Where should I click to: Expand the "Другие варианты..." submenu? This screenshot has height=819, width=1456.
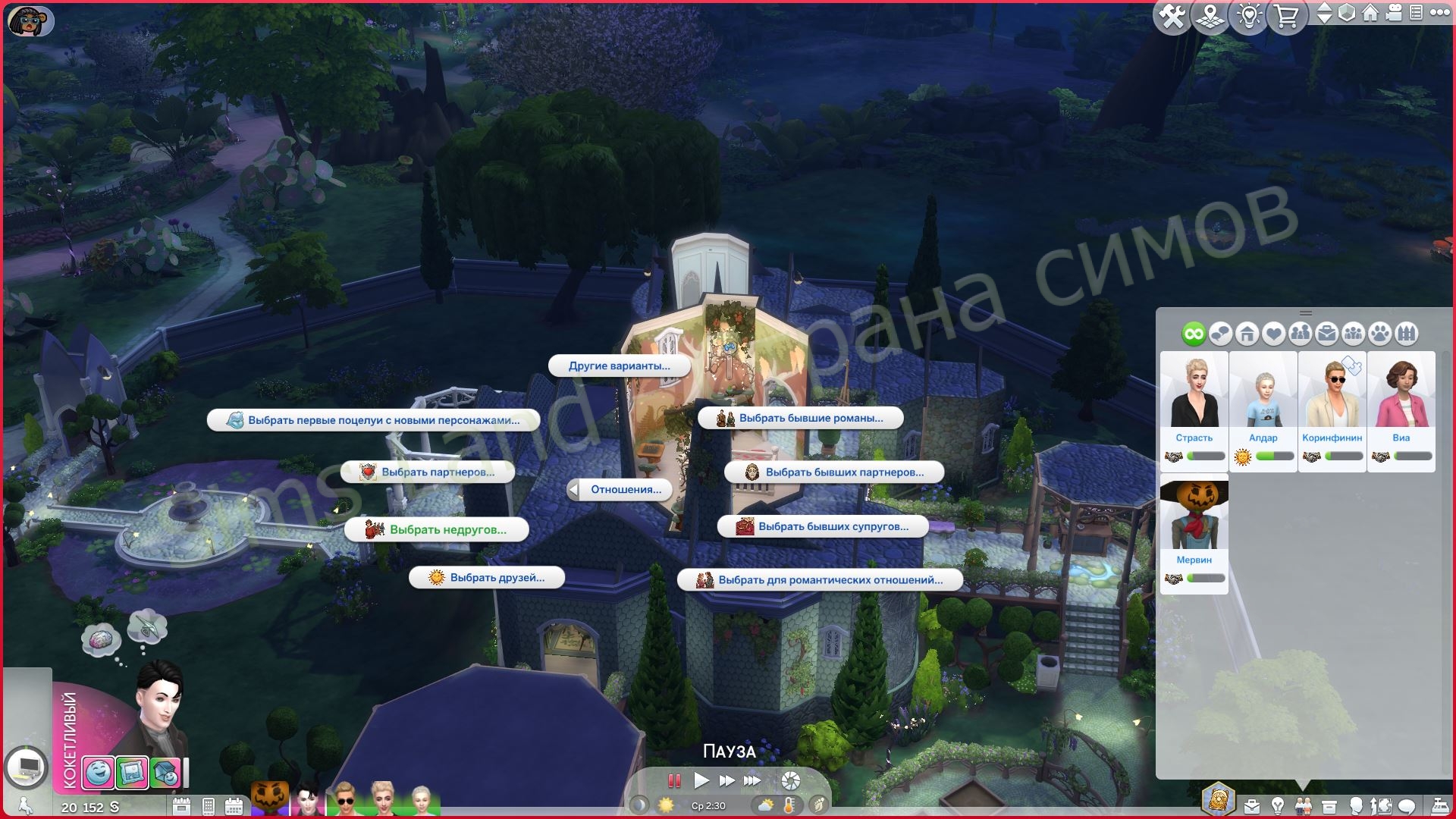click(x=620, y=366)
